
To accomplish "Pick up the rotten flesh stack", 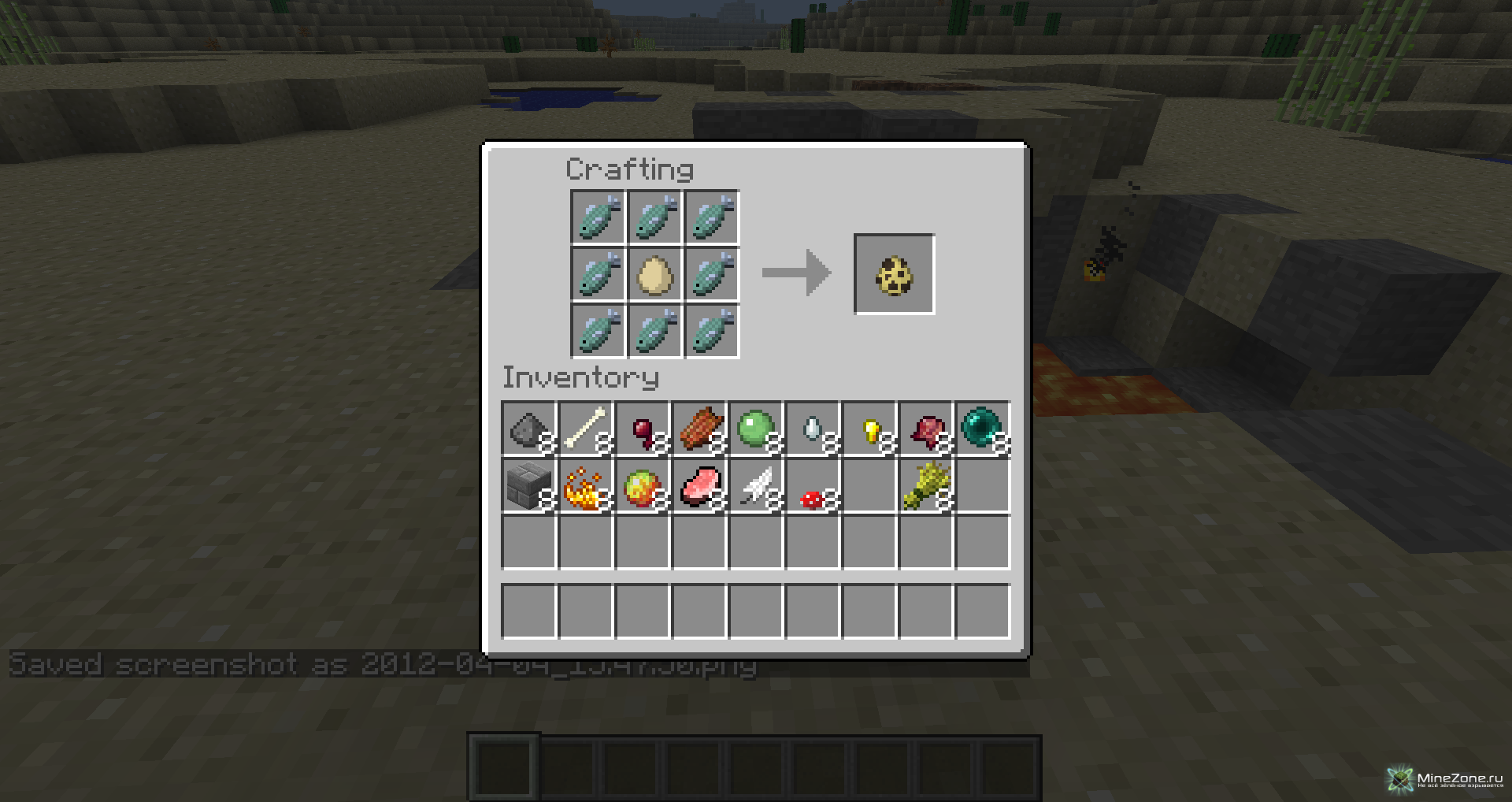I will pyautogui.click(x=699, y=429).
